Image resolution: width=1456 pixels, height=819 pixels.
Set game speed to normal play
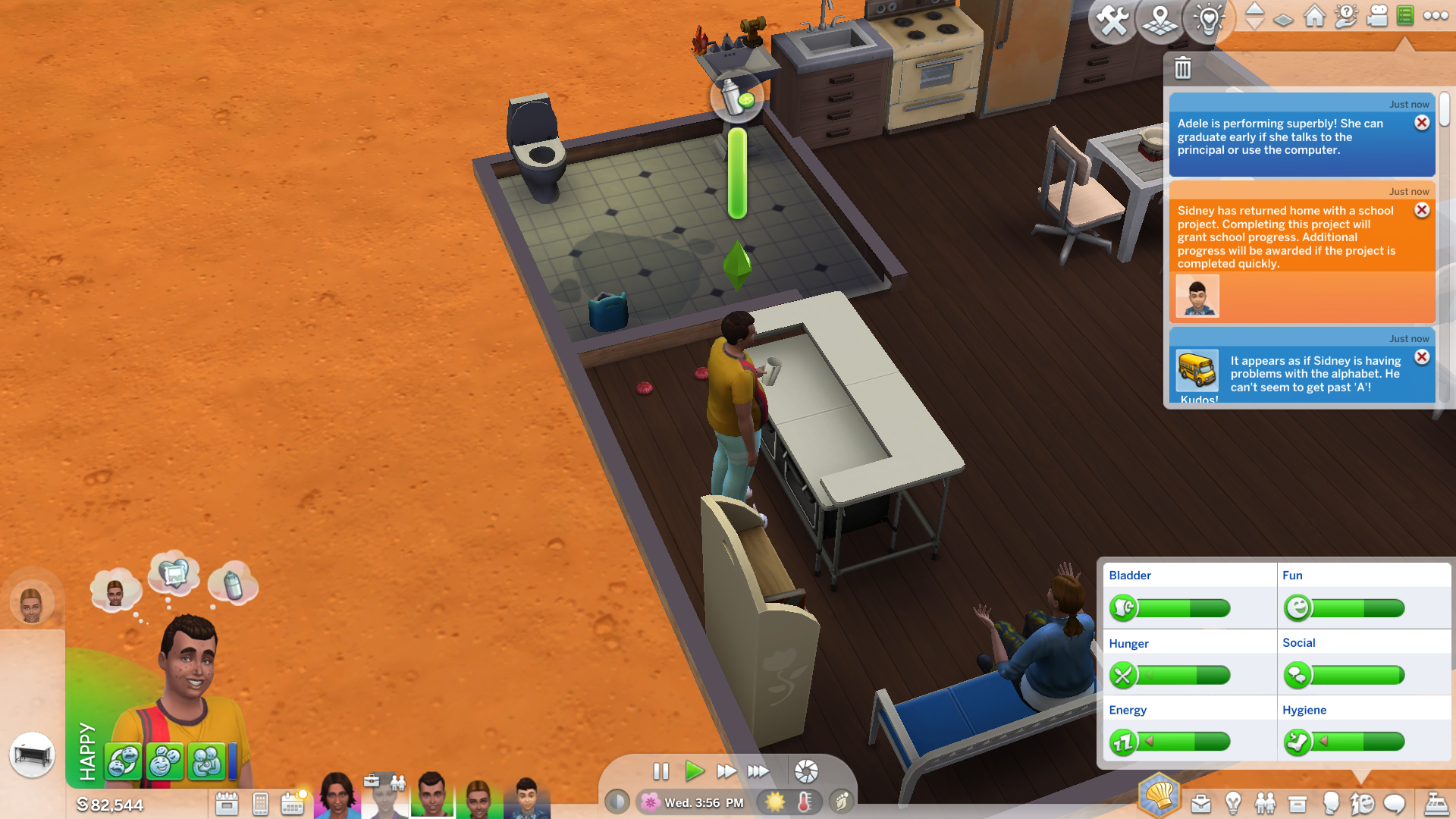coord(694,771)
